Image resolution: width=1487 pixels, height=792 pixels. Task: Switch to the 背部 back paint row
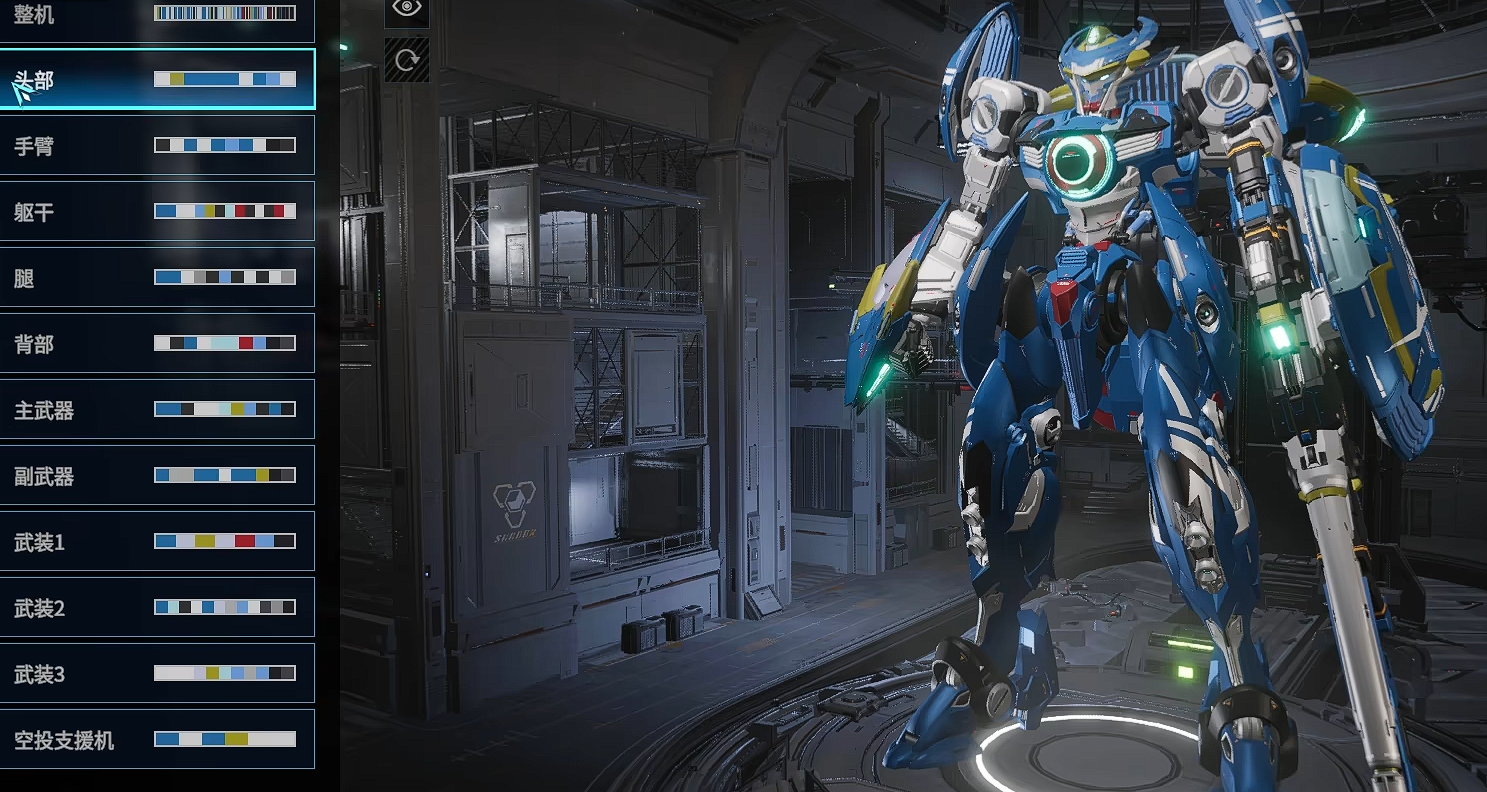(157, 343)
